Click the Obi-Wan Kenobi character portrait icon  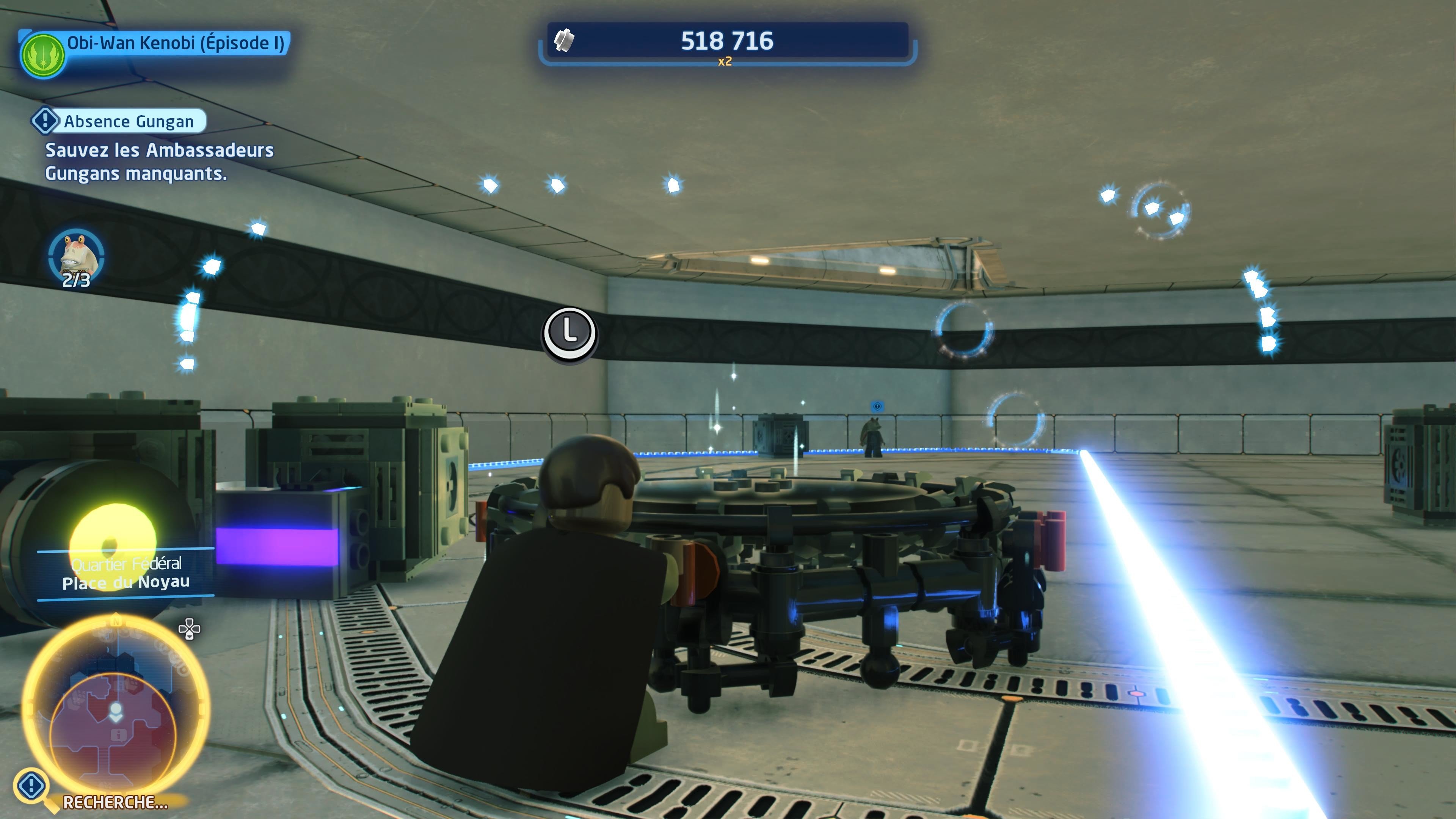pos(43,55)
